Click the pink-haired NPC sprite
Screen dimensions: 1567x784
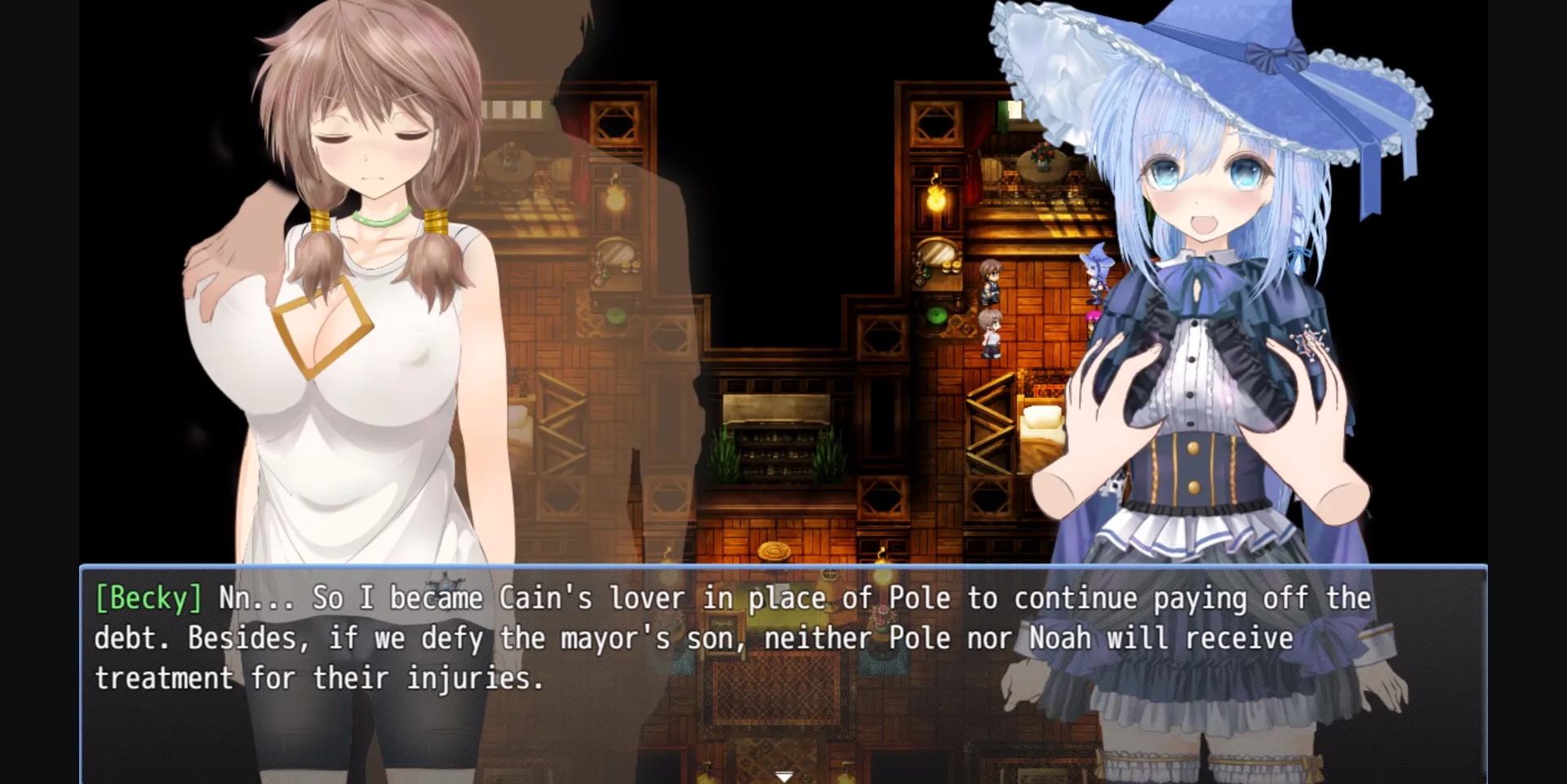(x=1091, y=320)
